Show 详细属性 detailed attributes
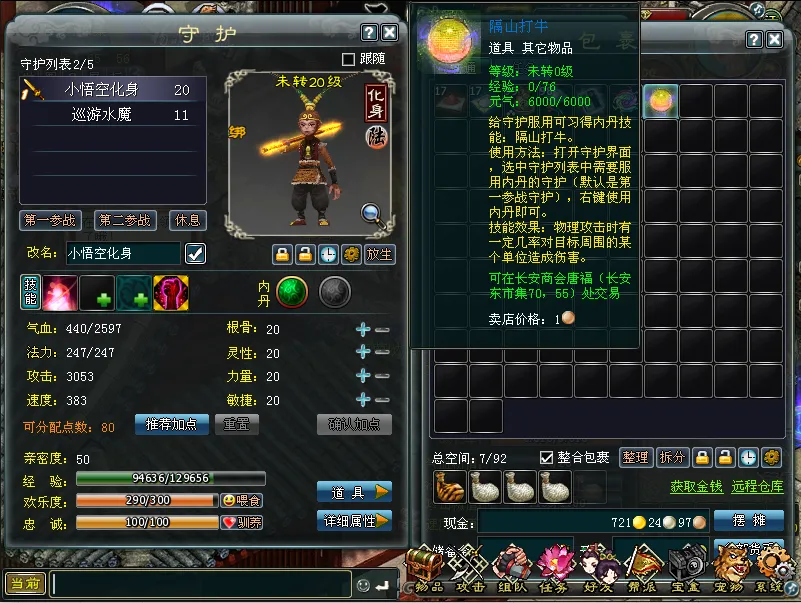Viewport: 801px width, 603px height. pos(354,521)
